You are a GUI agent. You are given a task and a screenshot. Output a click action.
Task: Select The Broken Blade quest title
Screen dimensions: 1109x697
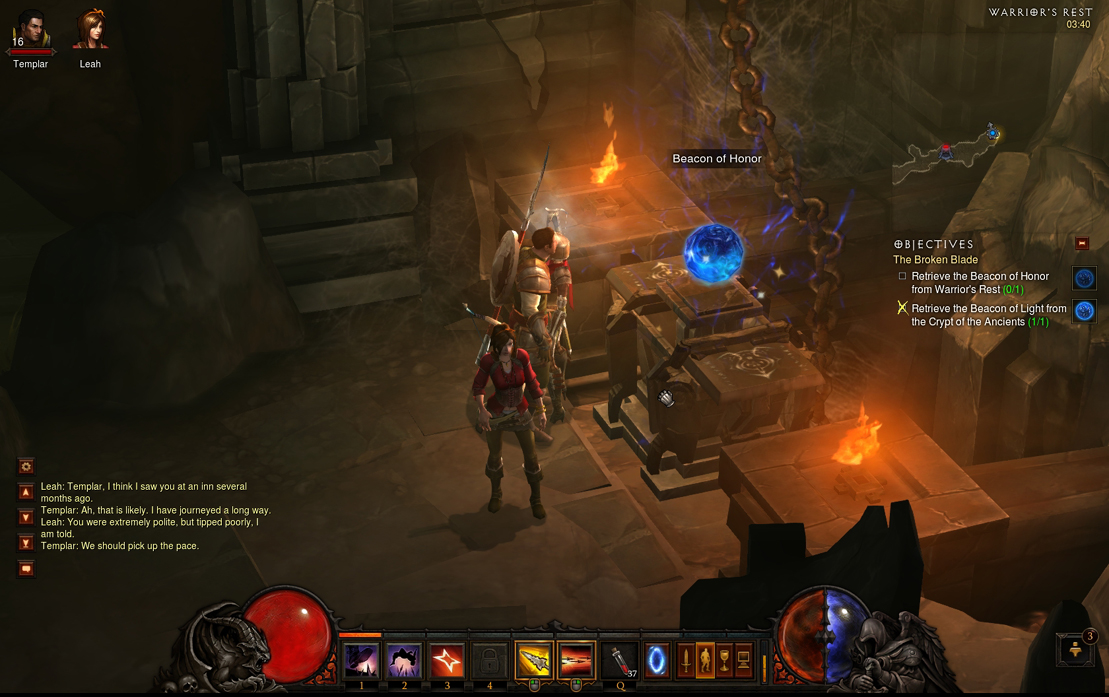click(x=935, y=260)
